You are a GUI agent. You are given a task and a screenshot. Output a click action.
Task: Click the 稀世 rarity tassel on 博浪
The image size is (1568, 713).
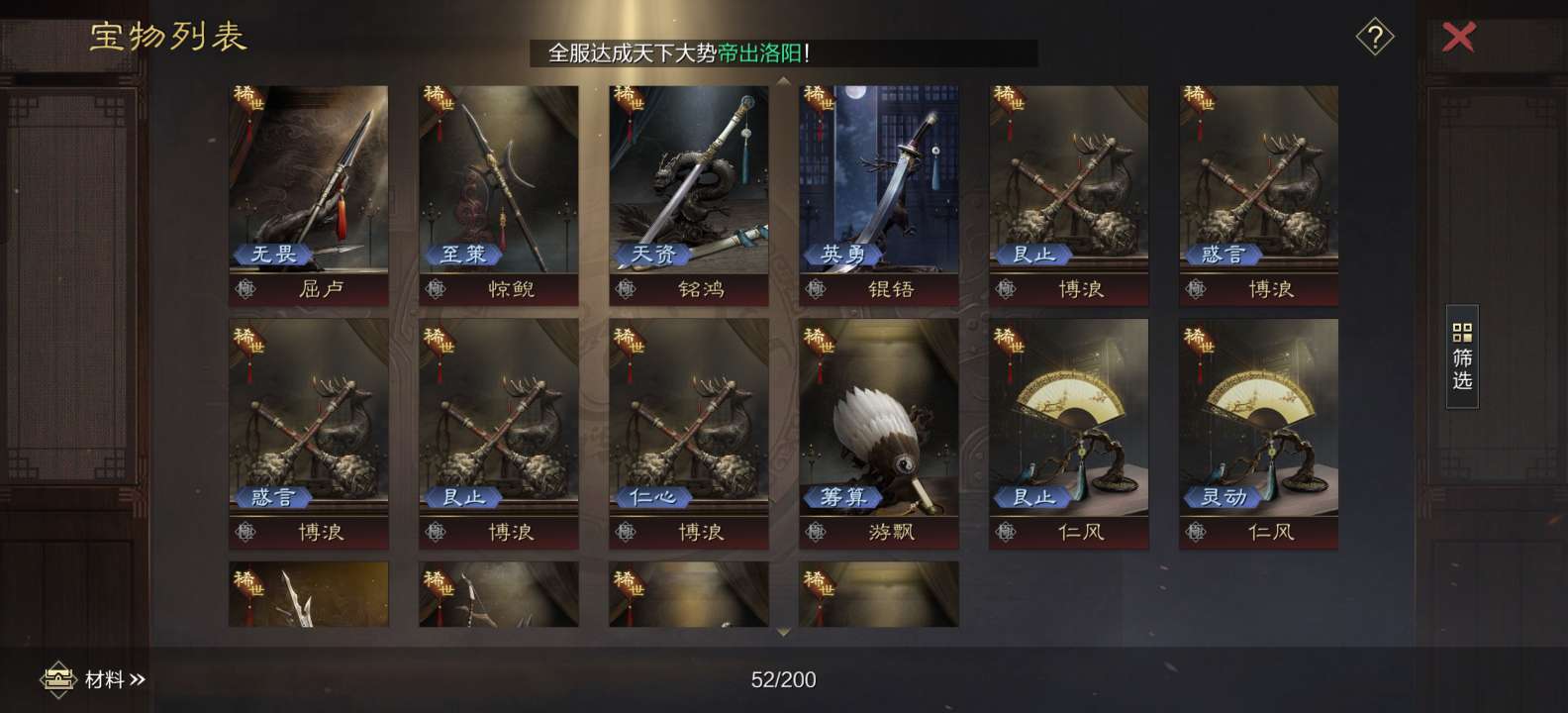point(1008,99)
